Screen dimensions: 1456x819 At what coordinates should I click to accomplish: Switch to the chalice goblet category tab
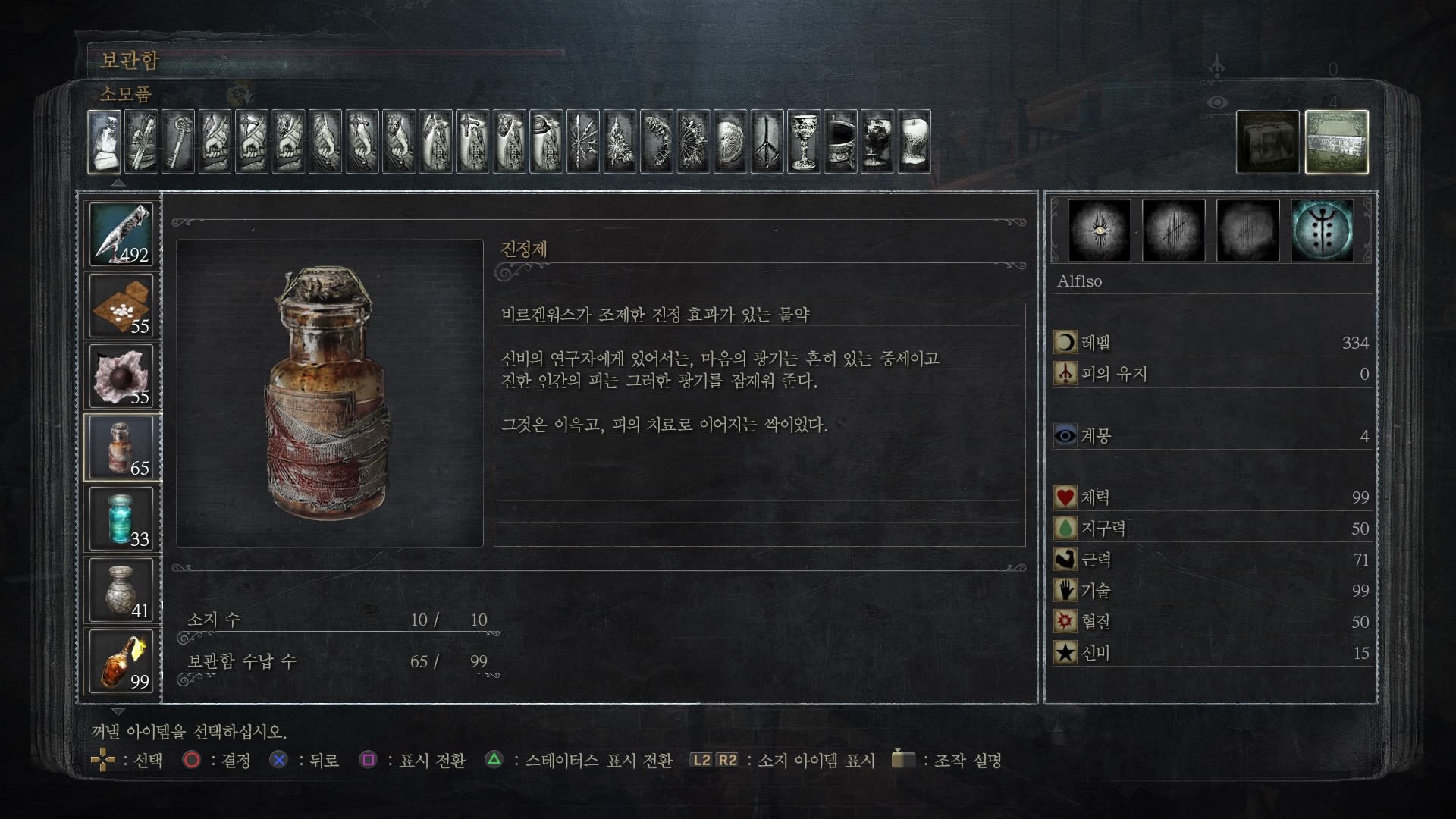click(x=804, y=142)
